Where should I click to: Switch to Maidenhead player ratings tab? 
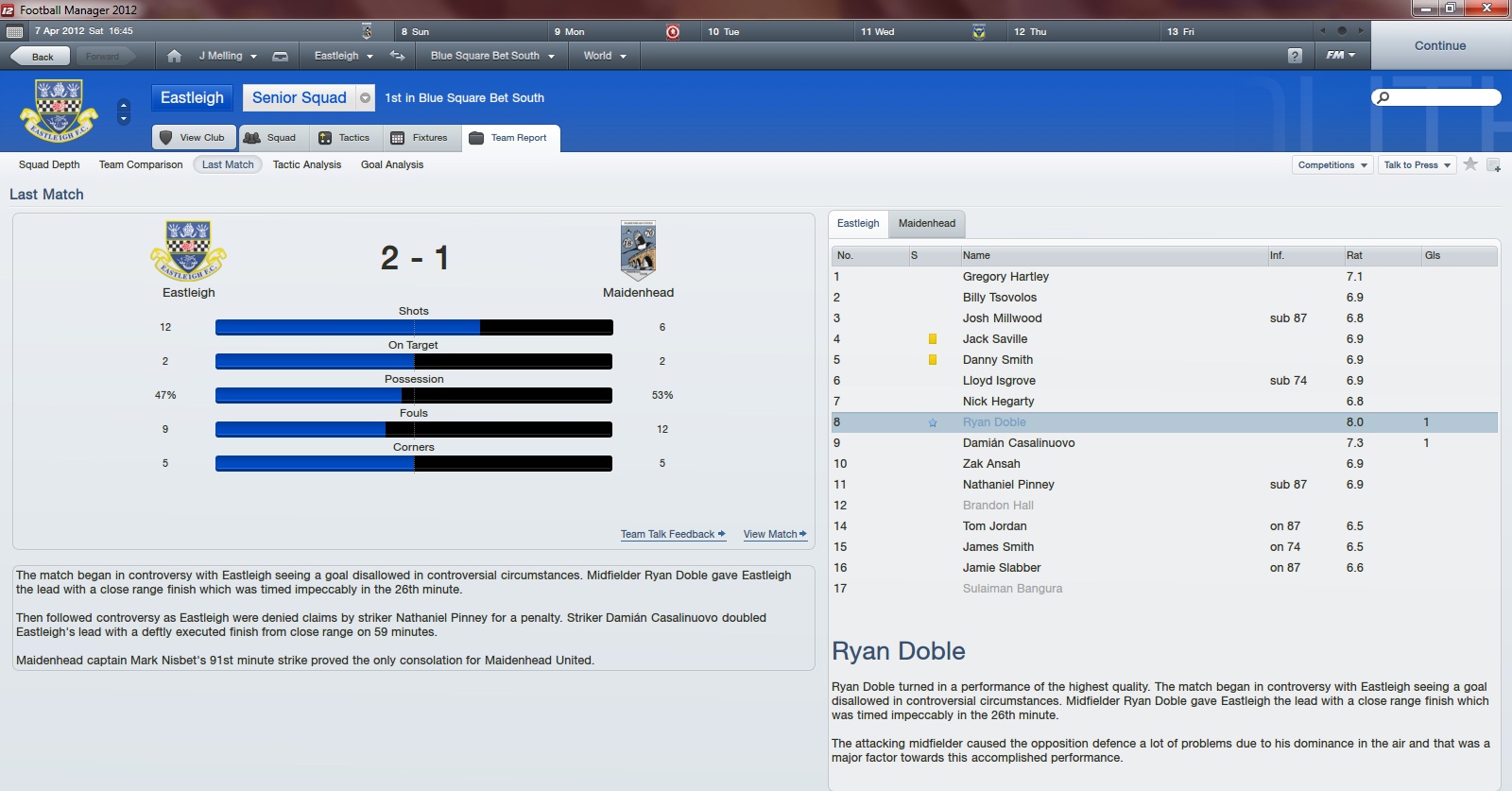coord(926,224)
